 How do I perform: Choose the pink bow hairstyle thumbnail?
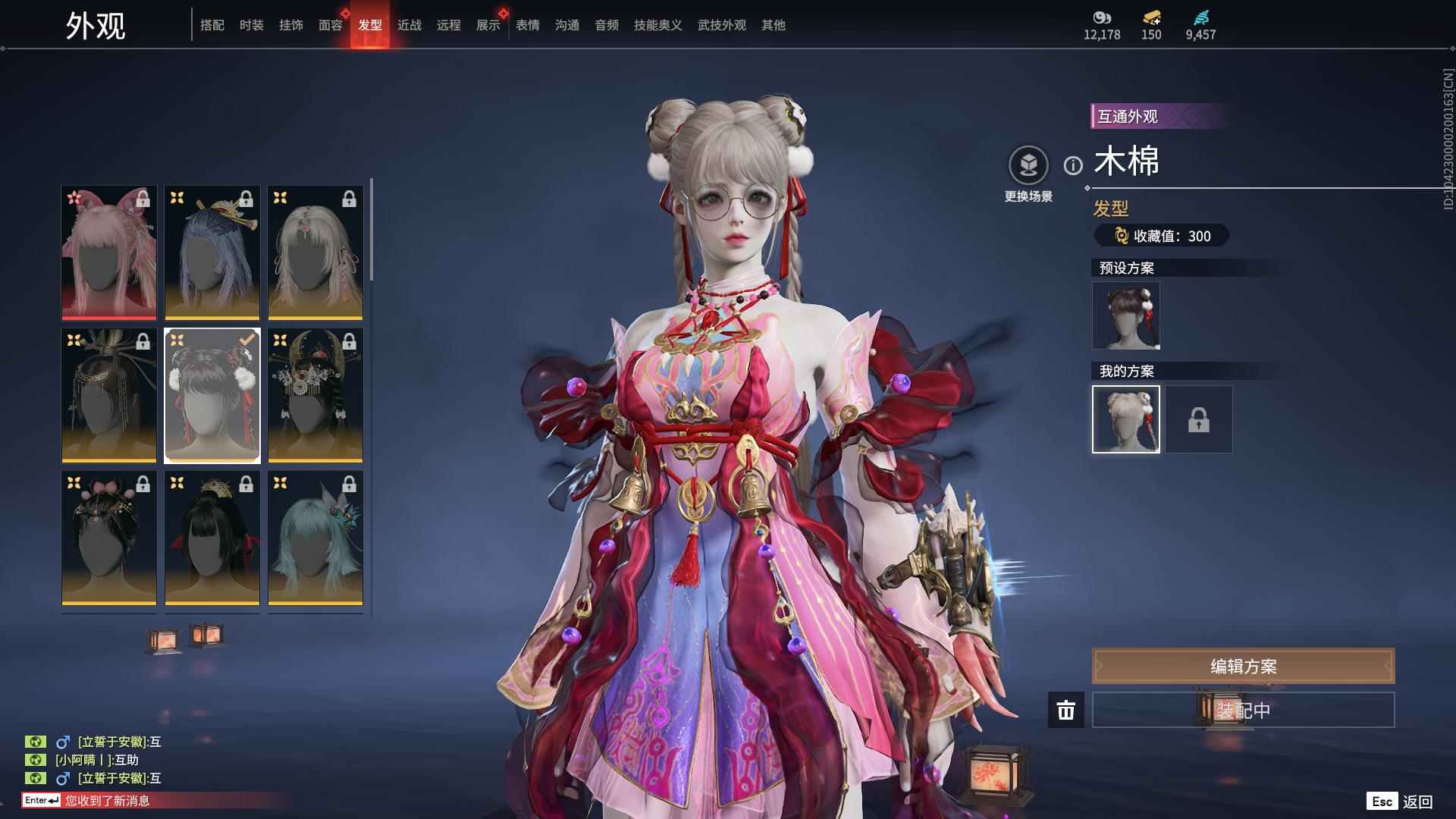pyautogui.click(x=109, y=253)
